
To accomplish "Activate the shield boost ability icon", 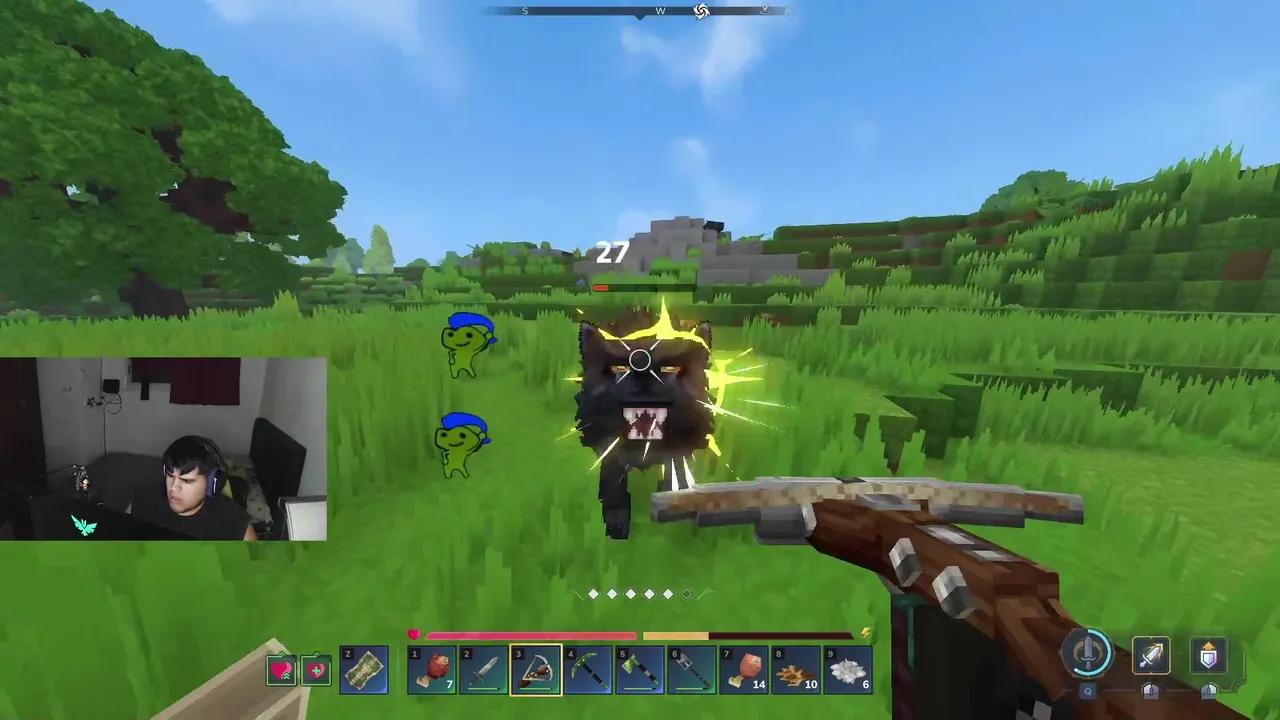I will click(x=1208, y=655).
